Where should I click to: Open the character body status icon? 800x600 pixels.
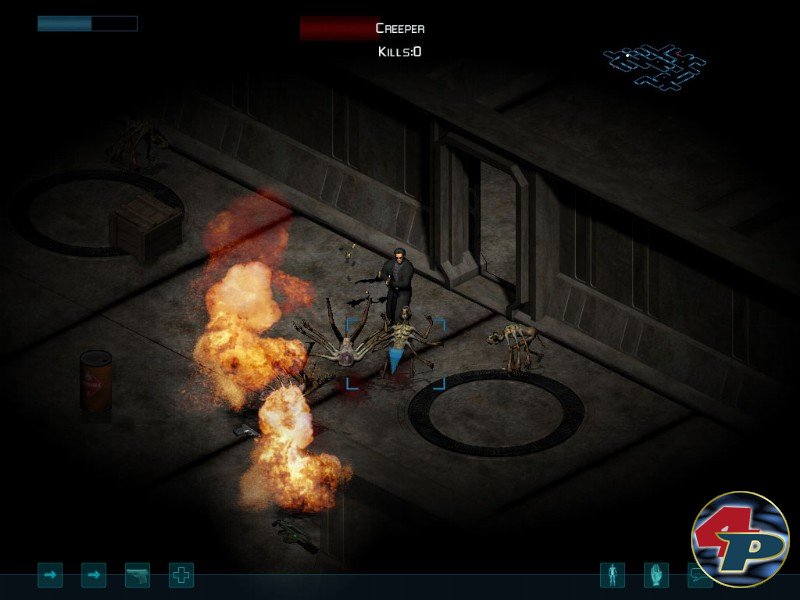coord(612,575)
